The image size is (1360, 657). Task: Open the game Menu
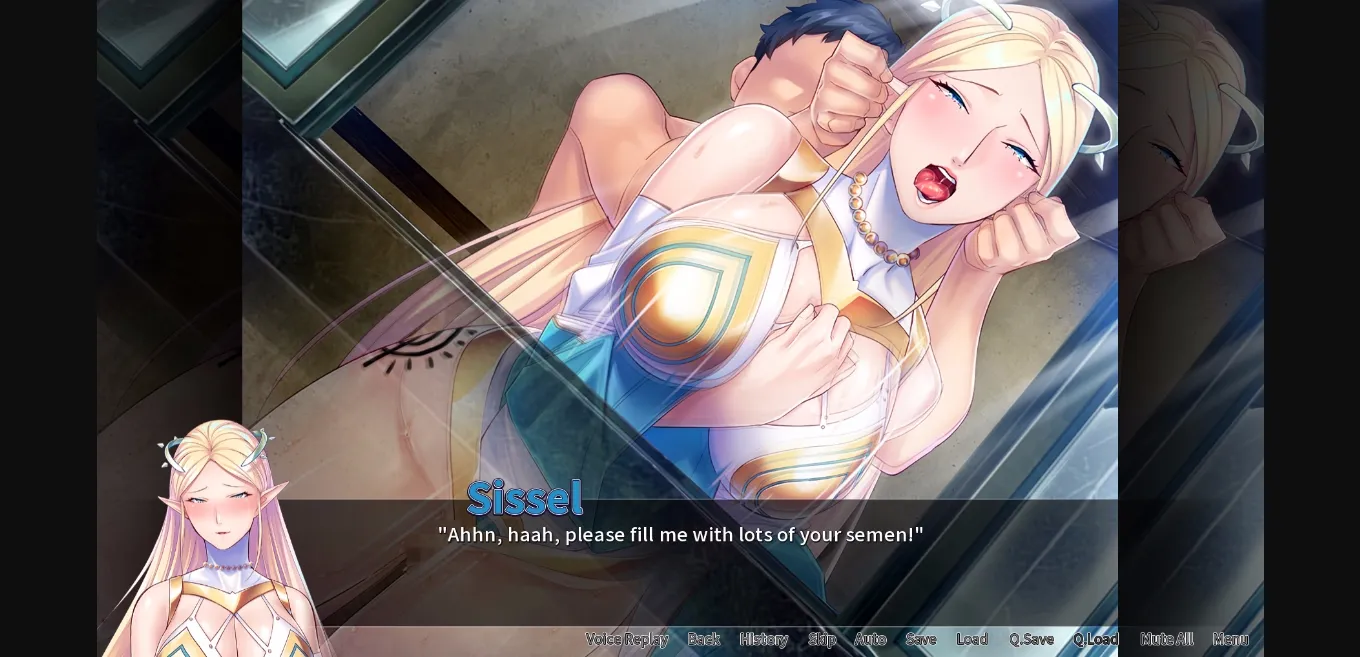click(x=1230, y=639)
